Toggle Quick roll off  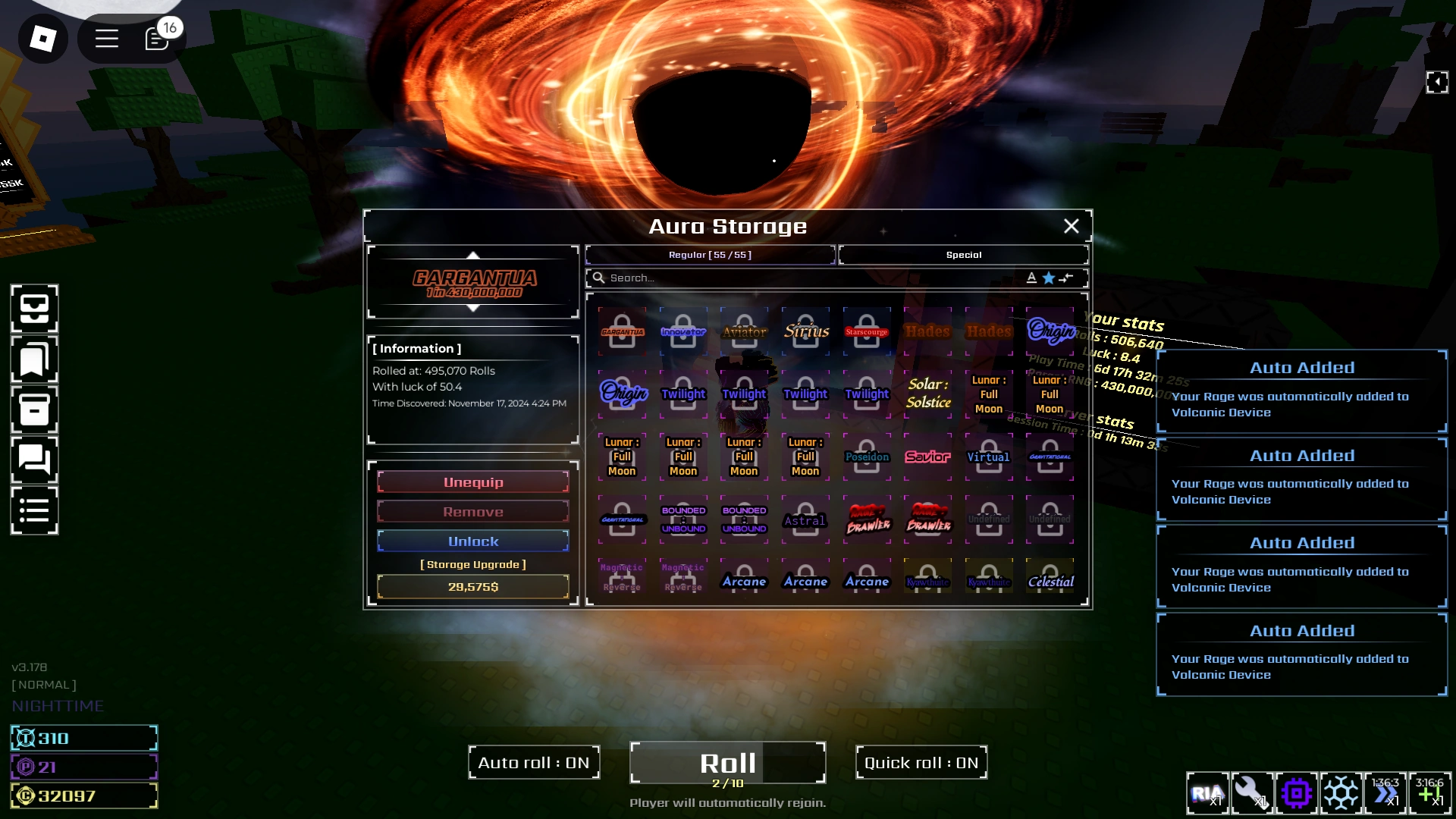[x=921, y=762]
